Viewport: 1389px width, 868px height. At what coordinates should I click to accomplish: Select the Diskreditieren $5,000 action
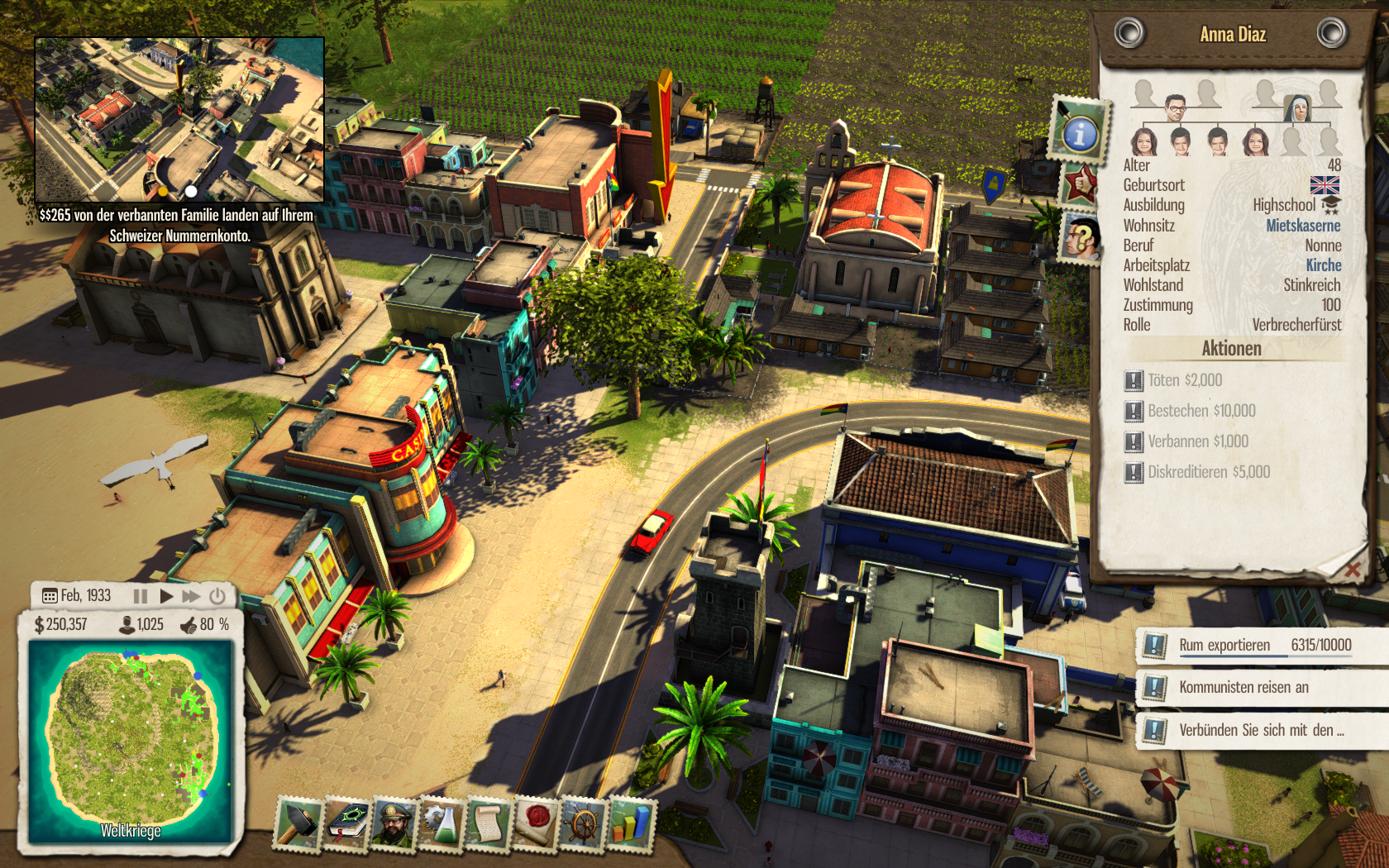click(1208, 472)
